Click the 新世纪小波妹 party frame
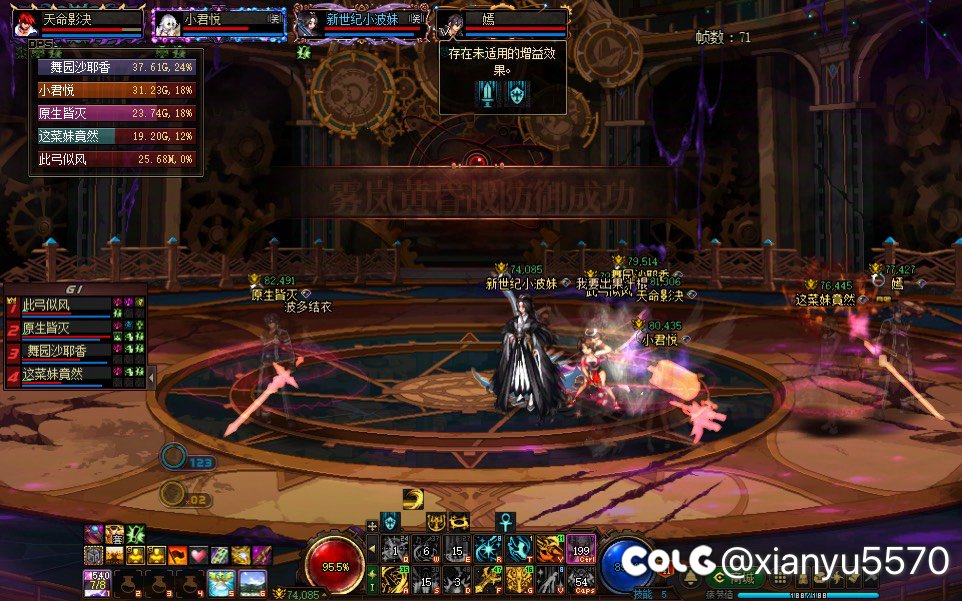The width and height of the screenshot is (962, 601). point(361,24)
